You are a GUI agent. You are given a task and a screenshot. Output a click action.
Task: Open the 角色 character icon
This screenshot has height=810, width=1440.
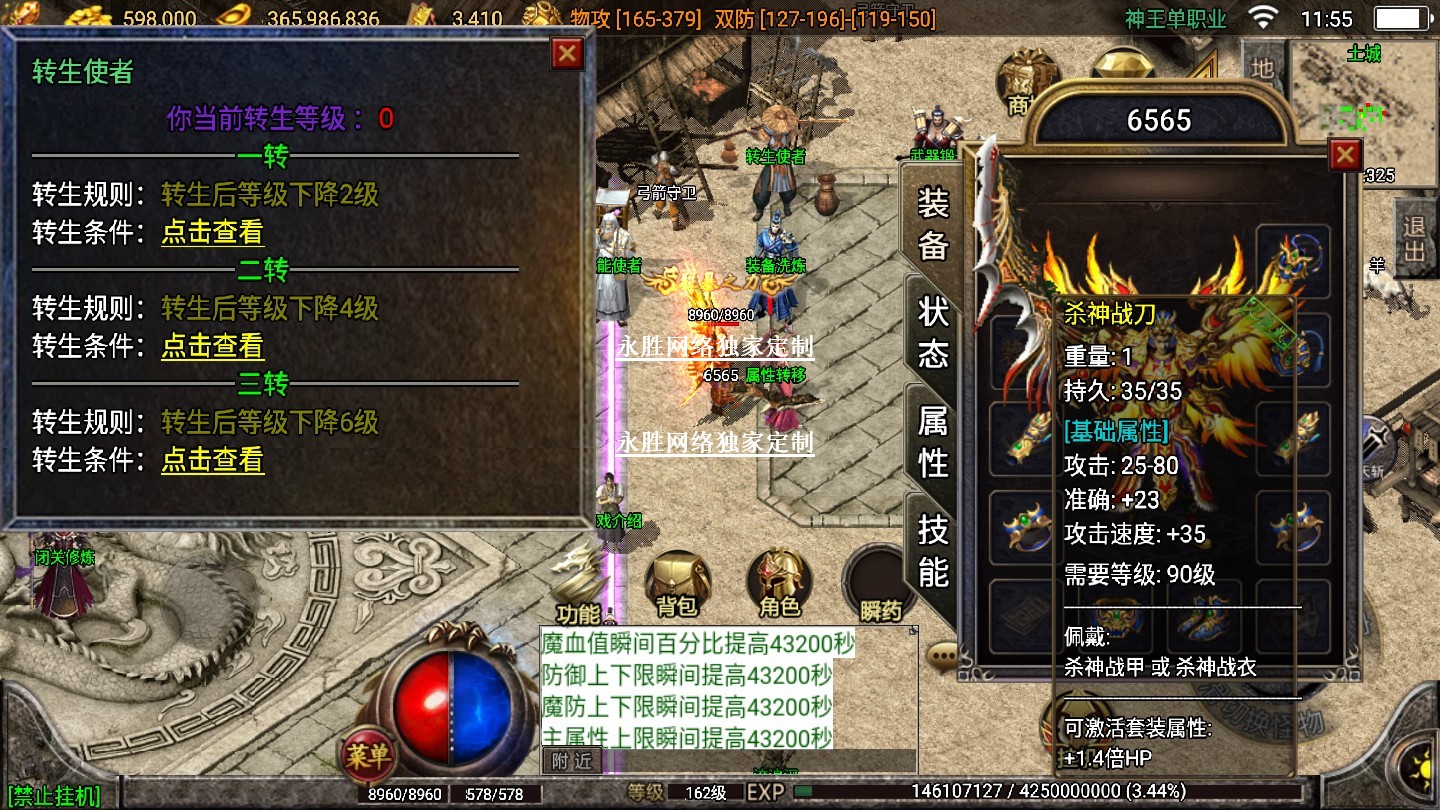coord(779,583)
